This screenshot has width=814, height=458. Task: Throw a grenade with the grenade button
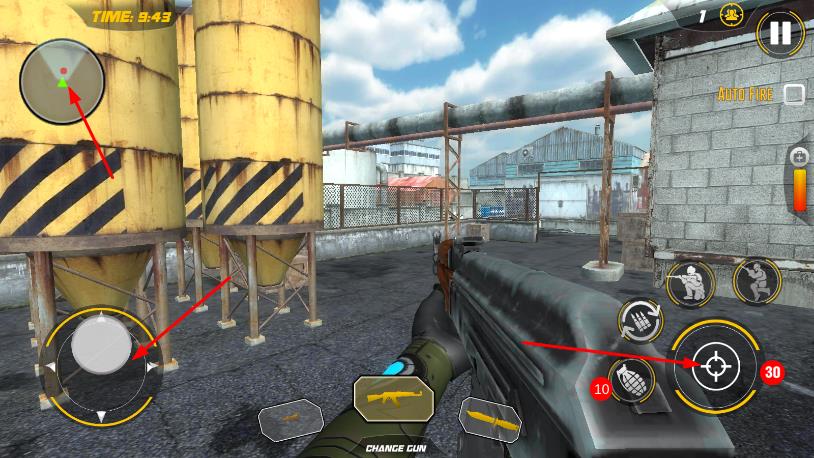pyautogui.click(x=632, y=380)
